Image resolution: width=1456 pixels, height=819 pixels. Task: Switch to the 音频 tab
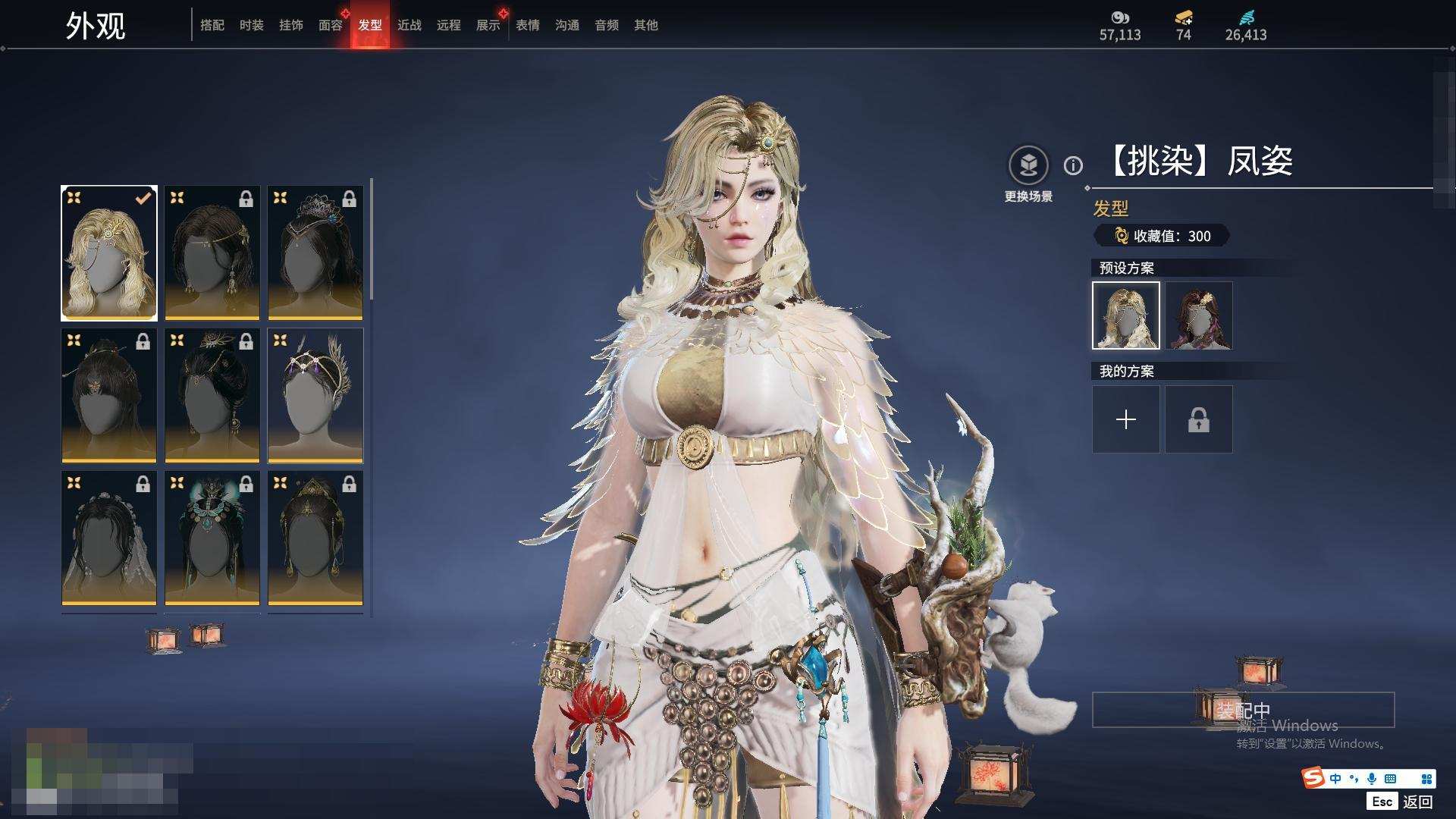coord(606,25)
